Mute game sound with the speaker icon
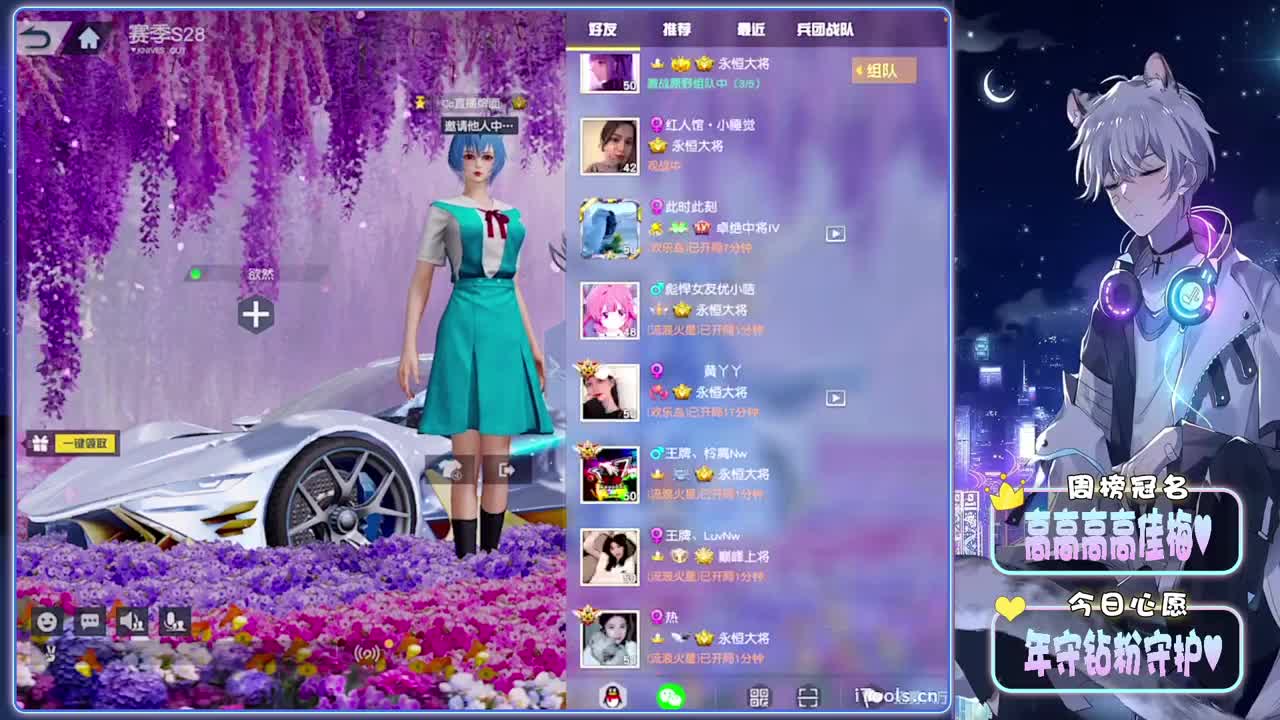This screenshot has height=720, width=1280. (x=130, y=620)
